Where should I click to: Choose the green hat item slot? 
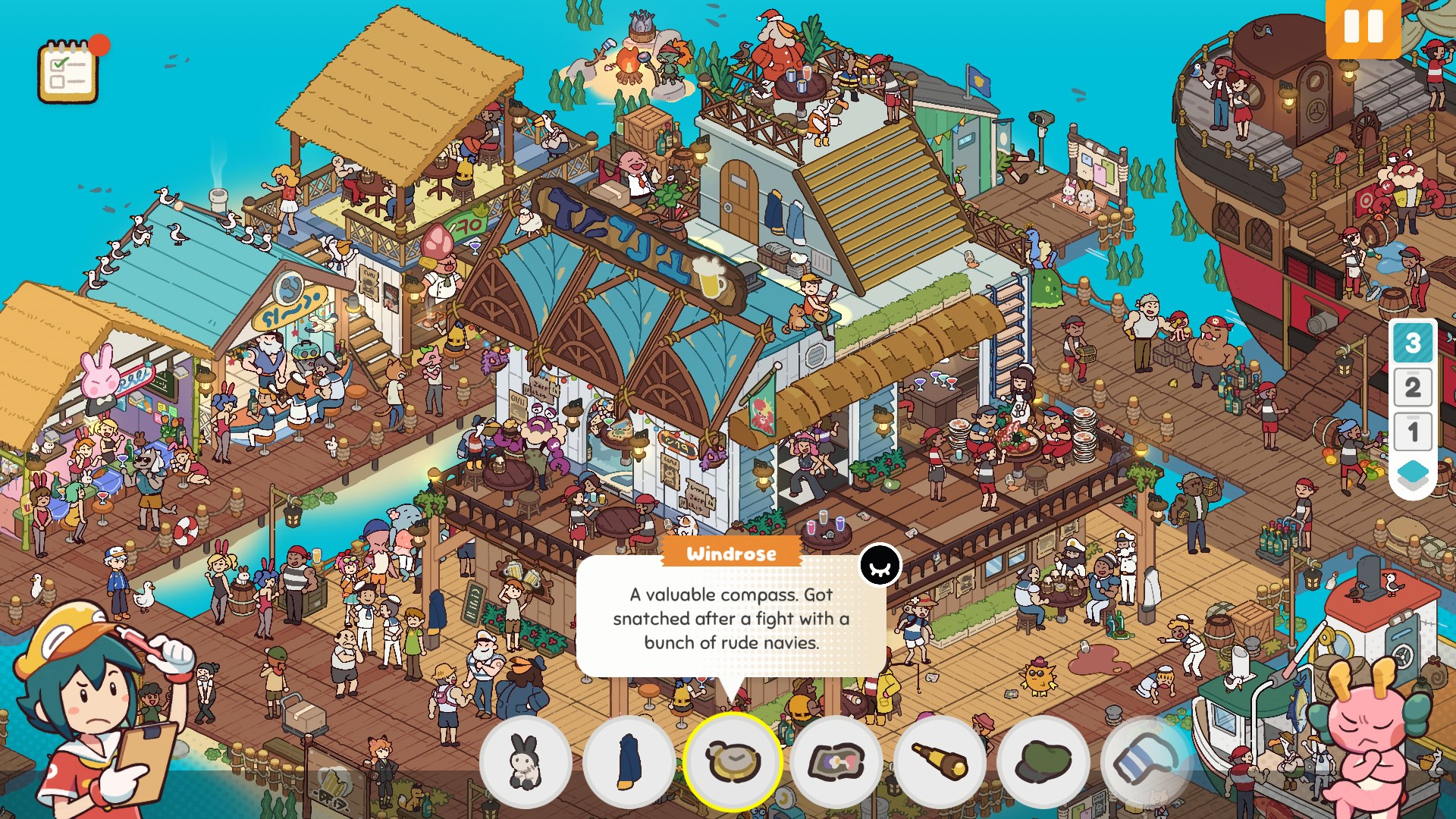tap(1043, 761)
